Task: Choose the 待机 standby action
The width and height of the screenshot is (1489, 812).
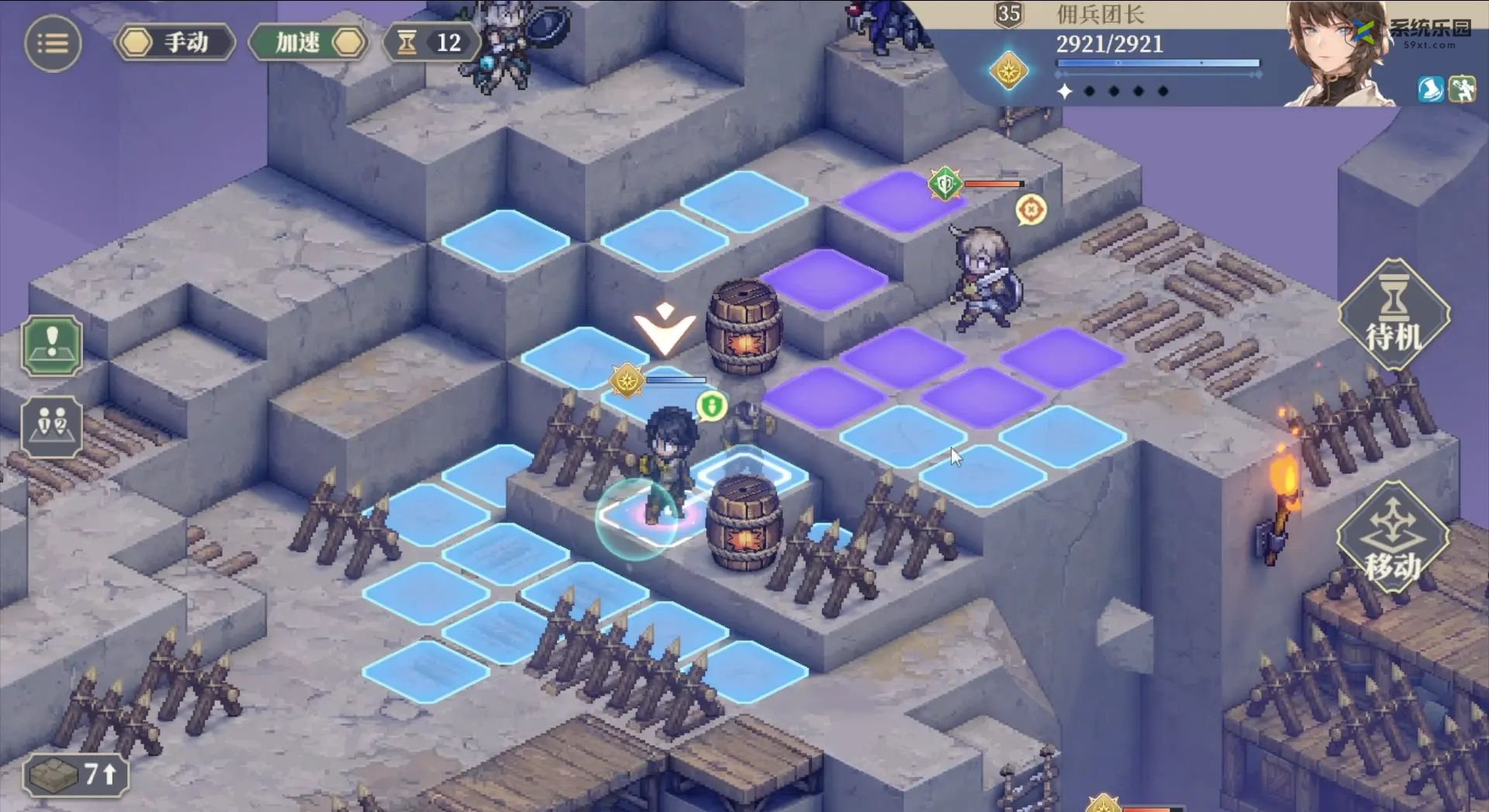Action: tap(1394, 316)
